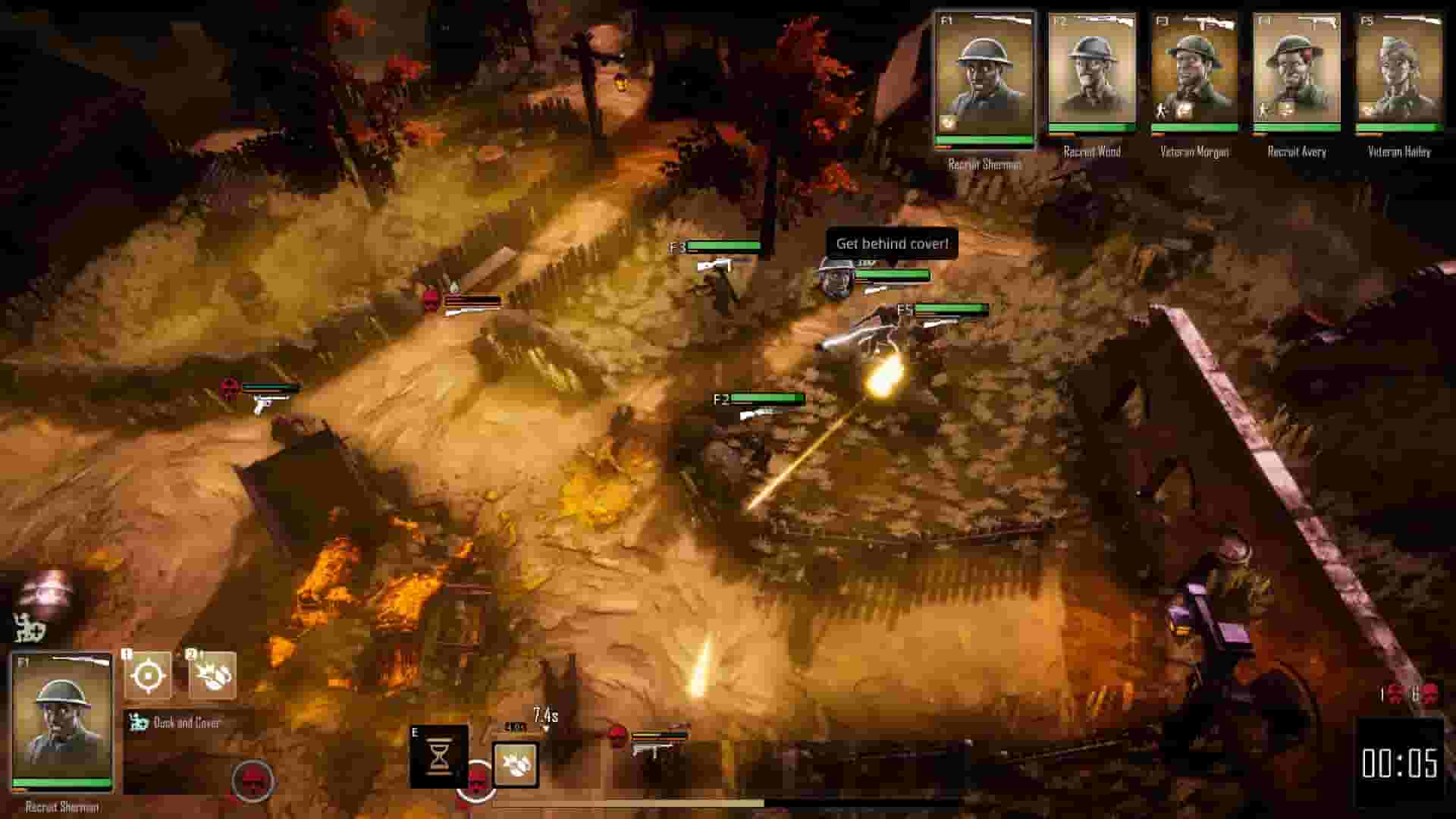Dismiss the Get behind cover message bubble
Viewport: 1456px width, 819px height.
pyautogui.click(x=892, y=244)
